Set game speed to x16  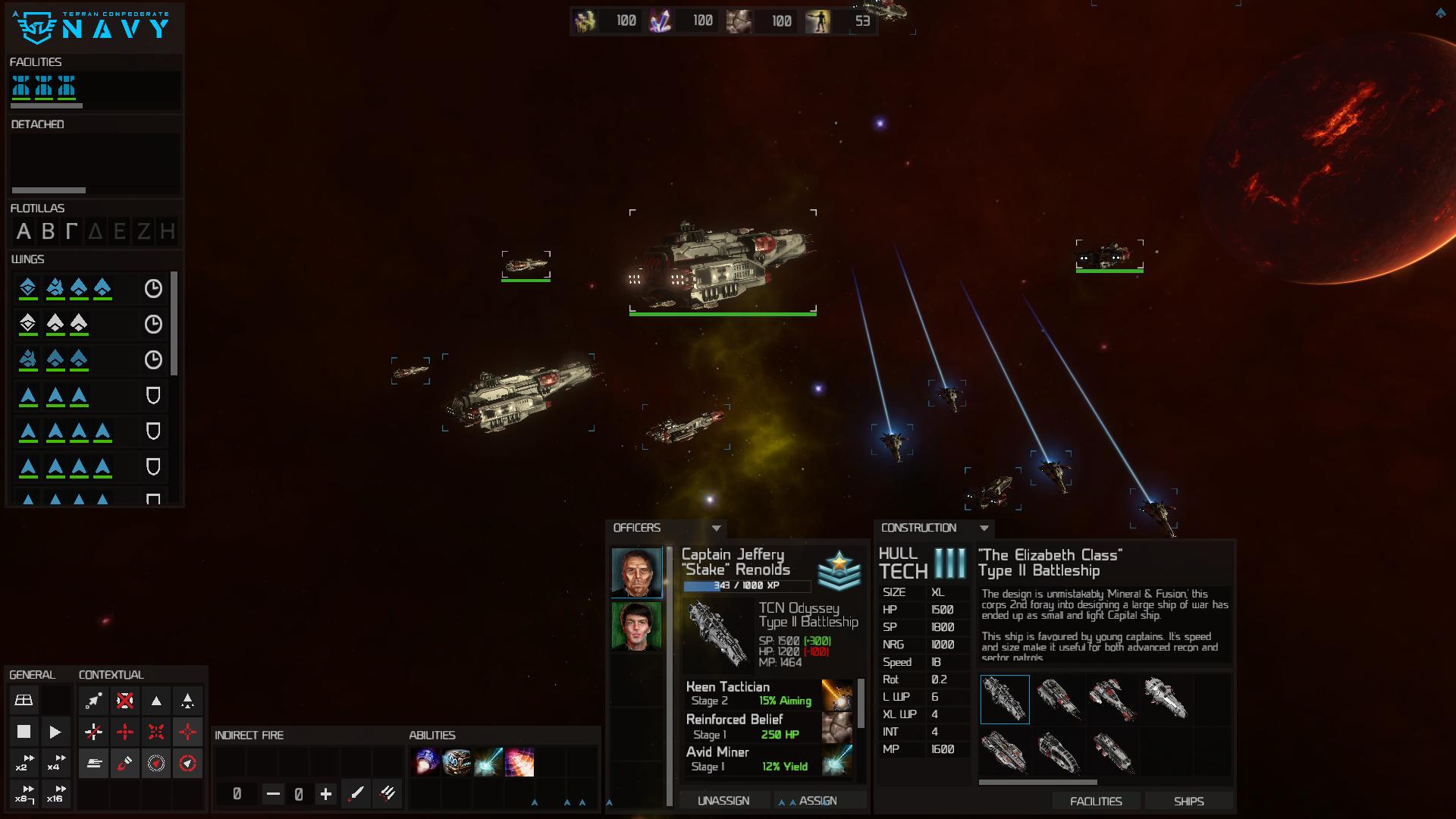pyautogui.click(x=55, y=794)
